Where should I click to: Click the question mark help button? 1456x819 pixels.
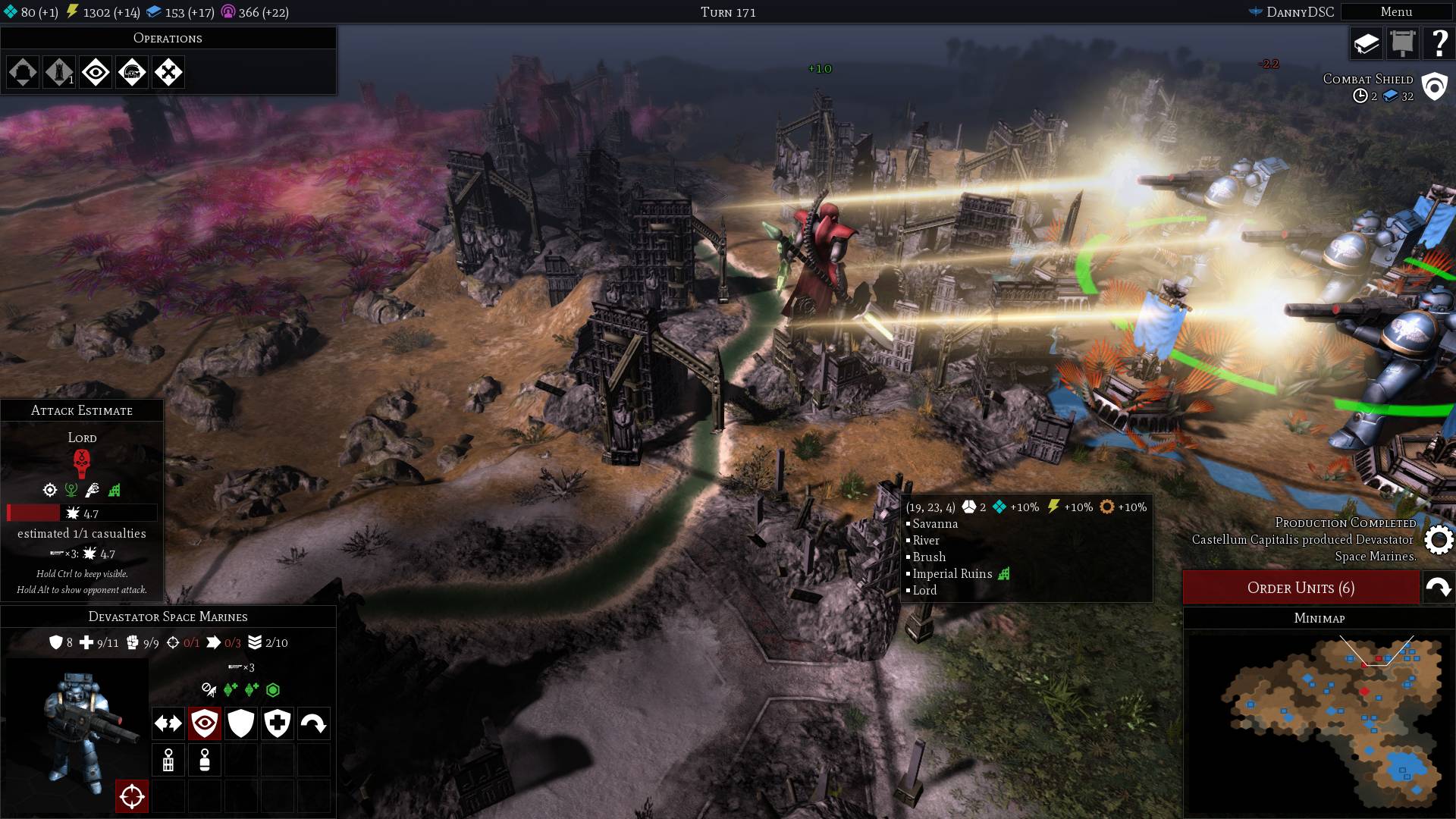[x=1438, y=44]
